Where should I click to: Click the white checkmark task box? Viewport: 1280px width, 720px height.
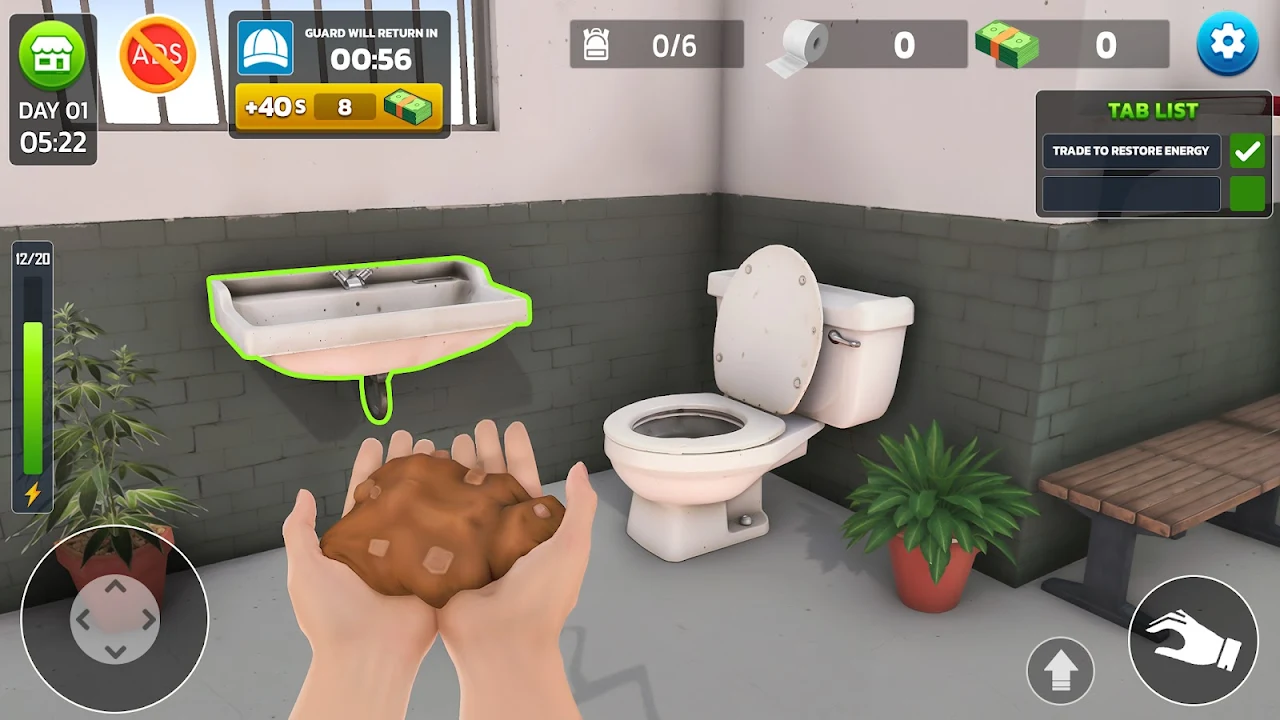point(1247,151)
